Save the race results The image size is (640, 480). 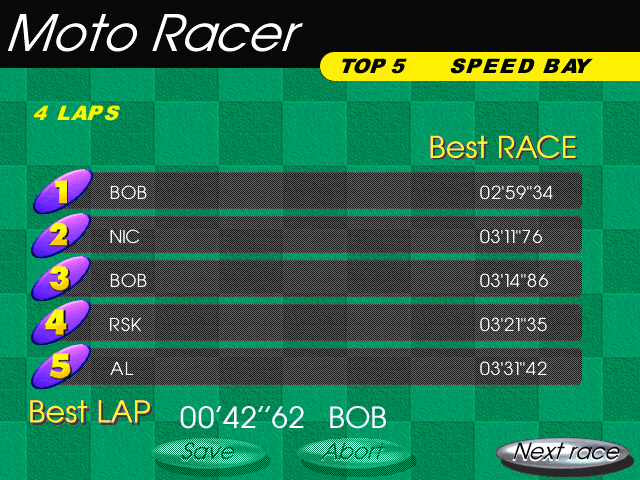(x=208, y=452)
